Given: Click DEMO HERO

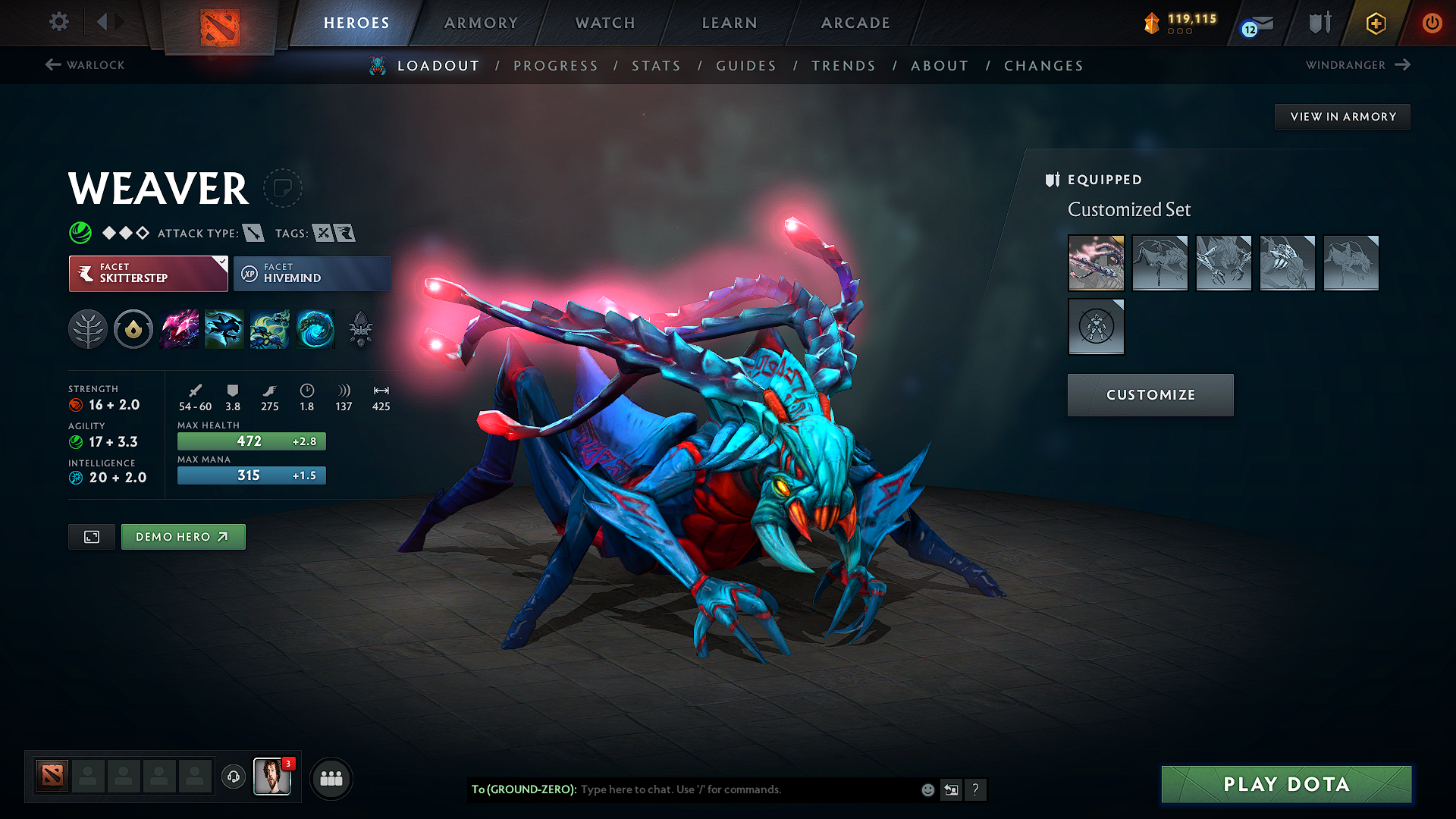Looking at the screenshot, I should pos(183,536).
